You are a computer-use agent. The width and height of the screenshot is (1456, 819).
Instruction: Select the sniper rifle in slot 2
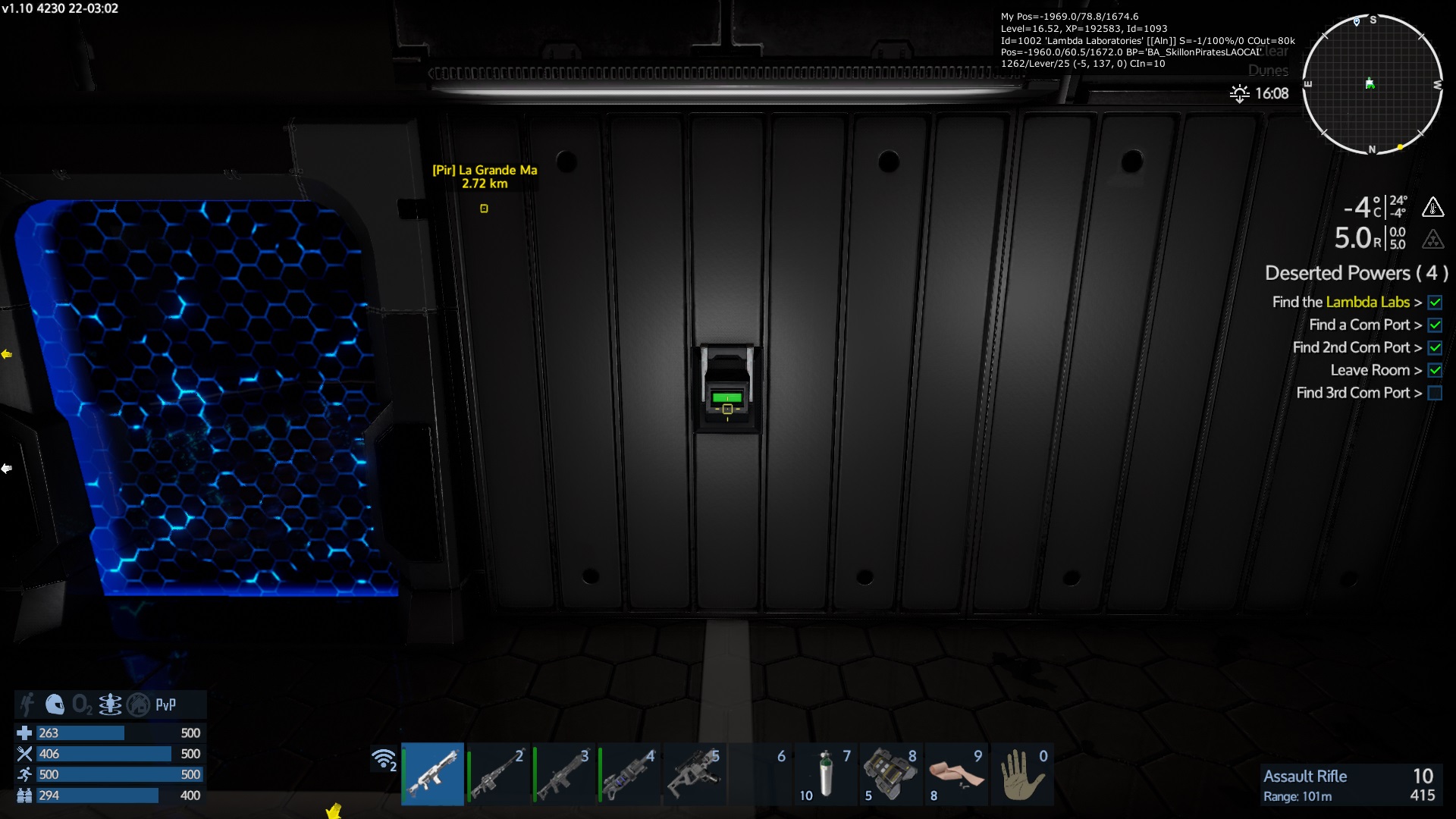pos(497,773)
